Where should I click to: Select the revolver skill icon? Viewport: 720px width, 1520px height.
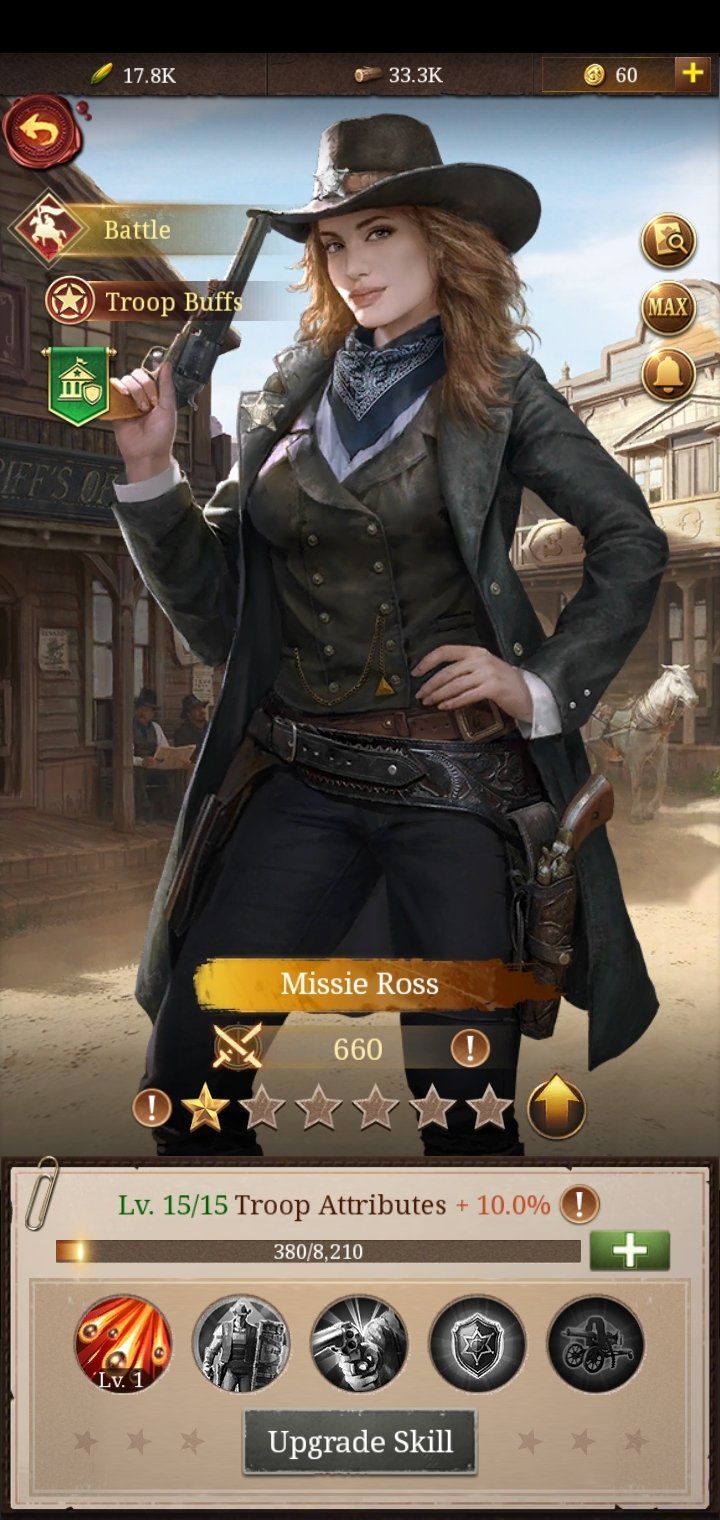click(x=359, y=1344)
